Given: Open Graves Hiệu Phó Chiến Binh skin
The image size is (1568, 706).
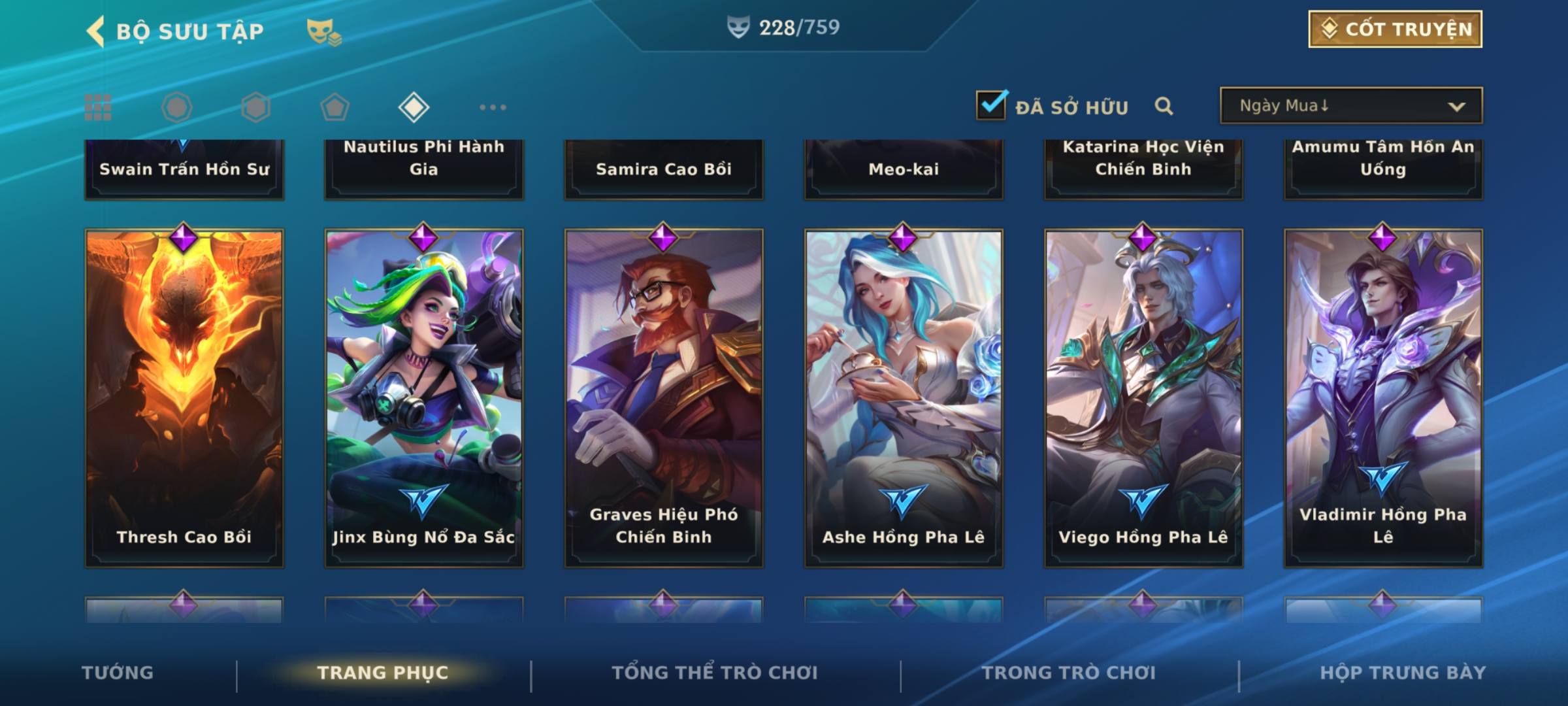Looking at the screenshot, I should [x=664, y=397].
